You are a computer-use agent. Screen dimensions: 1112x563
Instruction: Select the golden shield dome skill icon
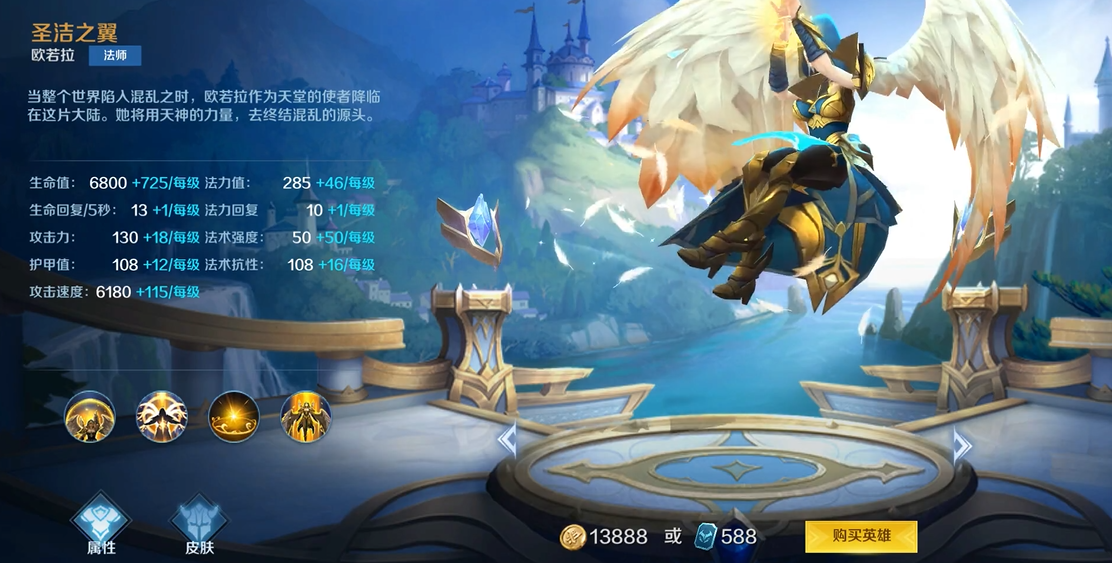[x=90, y=416]
